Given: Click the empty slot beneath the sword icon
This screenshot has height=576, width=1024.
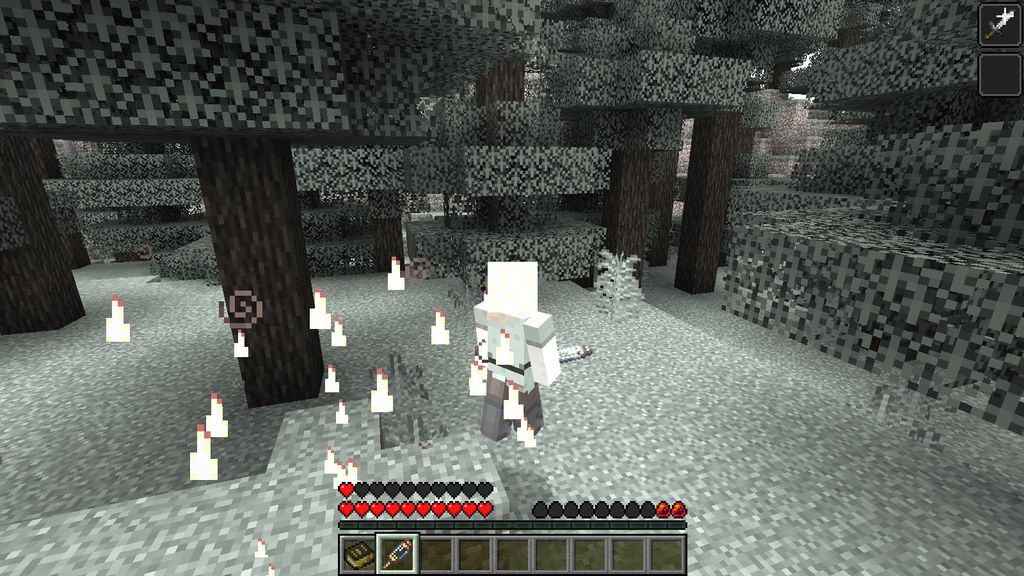Looking at the screenshot, I should (x=999, y=75).
